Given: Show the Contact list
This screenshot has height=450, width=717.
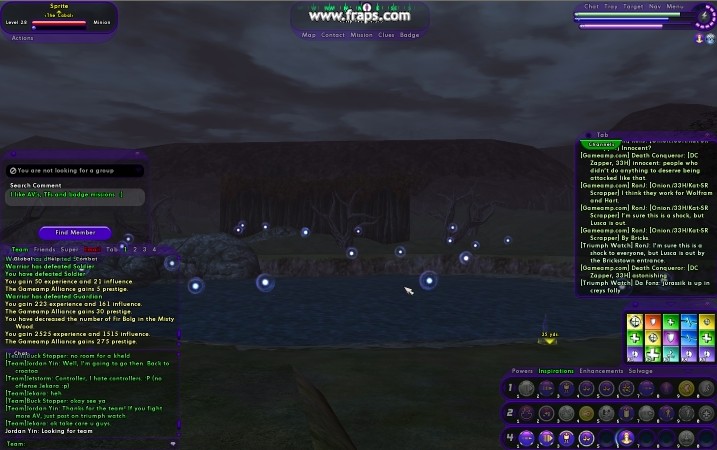Looking at the screenshot, I should (x=333, y=35).
